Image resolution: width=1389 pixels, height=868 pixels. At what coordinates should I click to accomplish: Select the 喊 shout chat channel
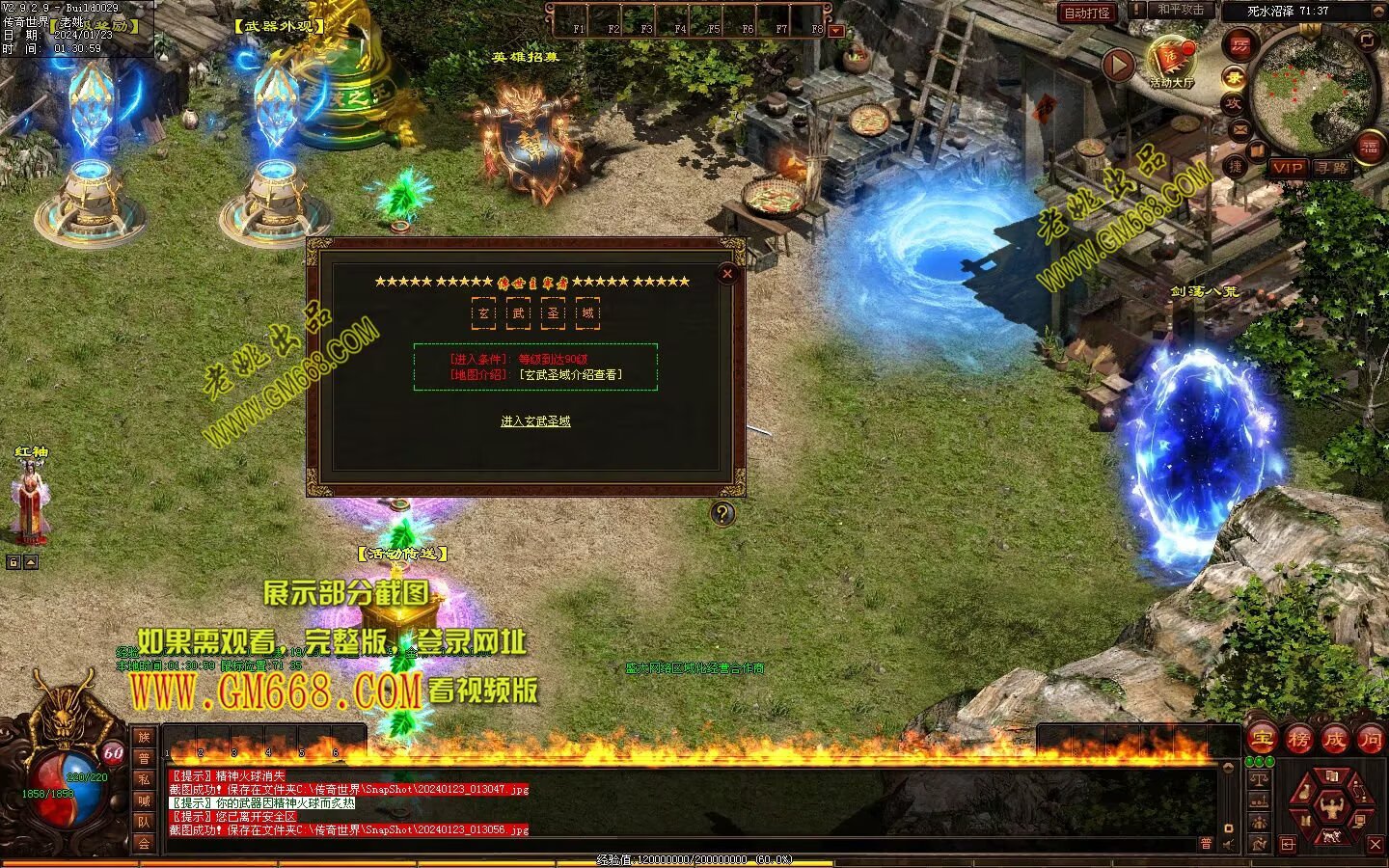point(144,800)
